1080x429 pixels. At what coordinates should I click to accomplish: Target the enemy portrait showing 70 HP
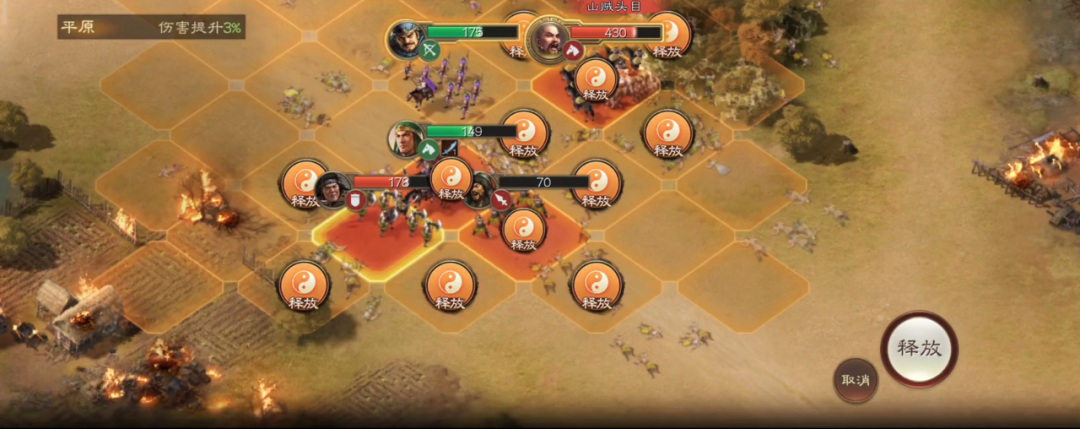478,187
